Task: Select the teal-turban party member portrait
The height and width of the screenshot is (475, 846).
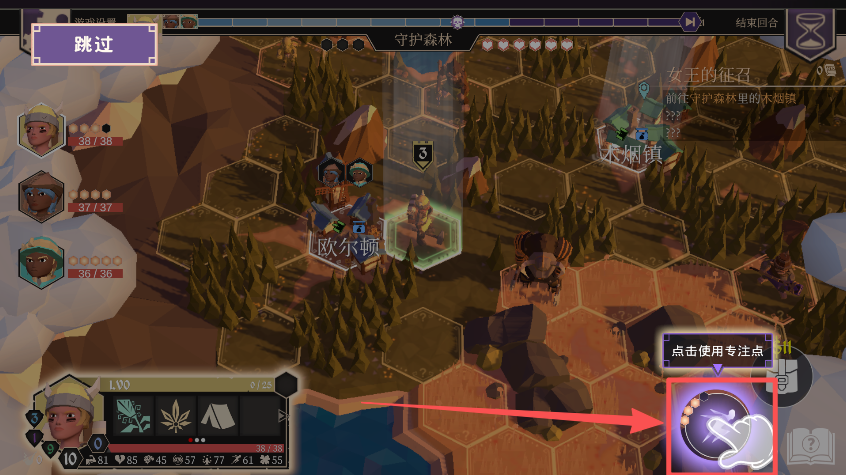Action: 42,260
